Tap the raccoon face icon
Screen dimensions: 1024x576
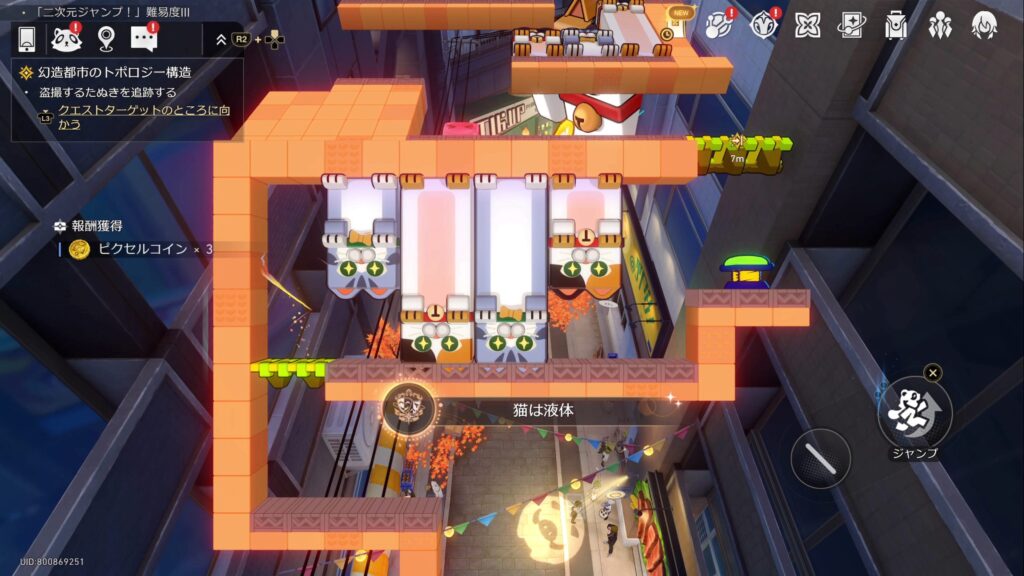(x=67, y=39)
